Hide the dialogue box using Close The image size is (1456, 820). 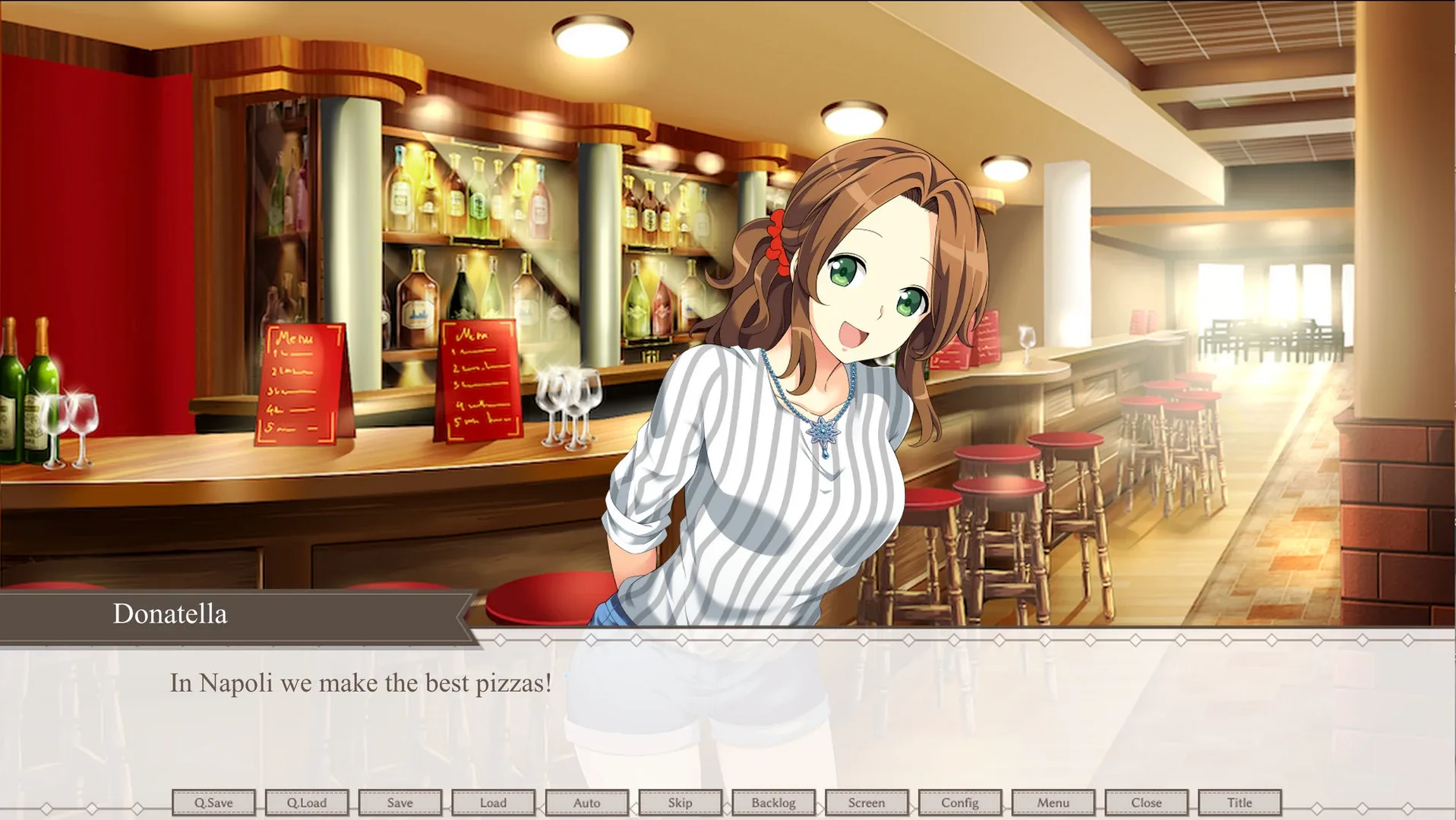pos(1146,803)
